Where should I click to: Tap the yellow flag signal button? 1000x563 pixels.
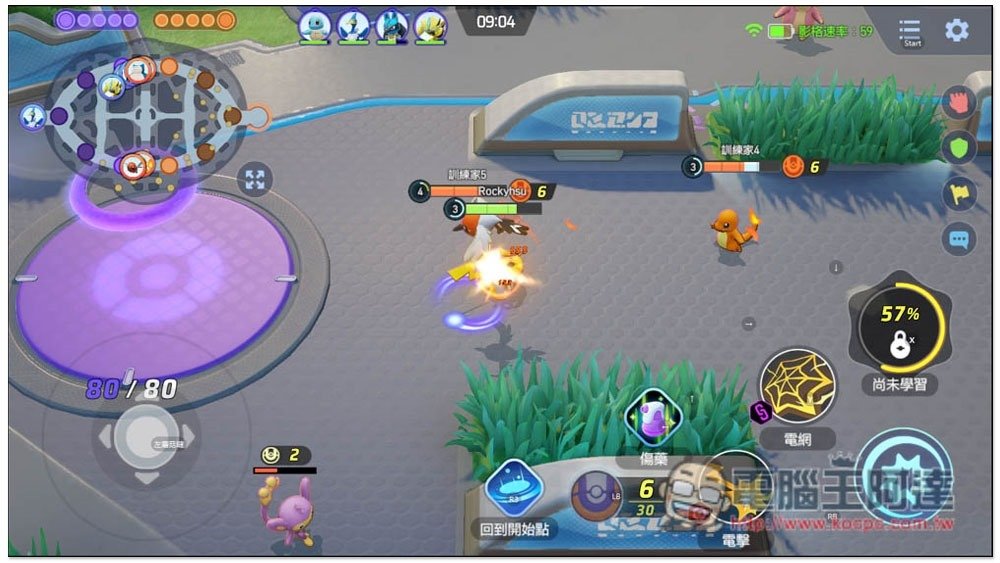958,194
